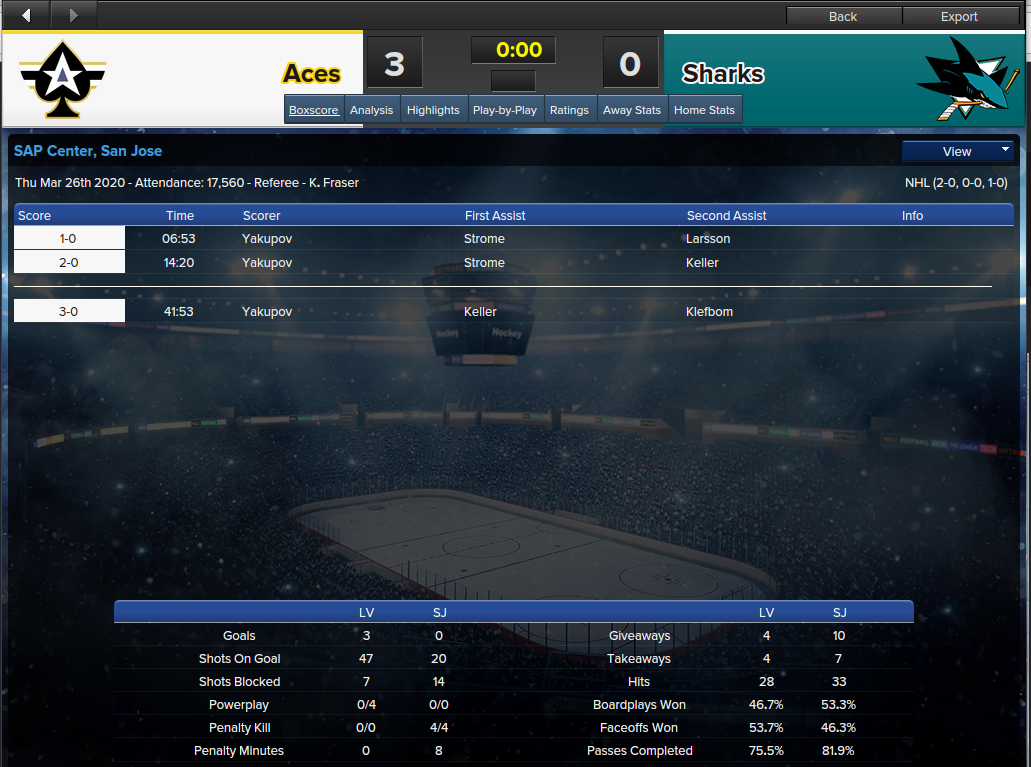Viewport: 1031px width, 767px height.
Task: Select the Aces team name
Action: (311, 74)
